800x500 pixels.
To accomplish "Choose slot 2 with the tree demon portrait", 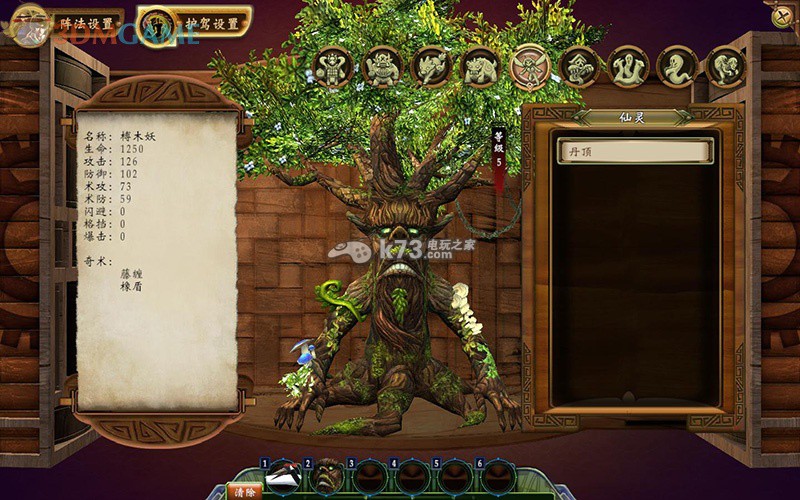I will point(326,477).
